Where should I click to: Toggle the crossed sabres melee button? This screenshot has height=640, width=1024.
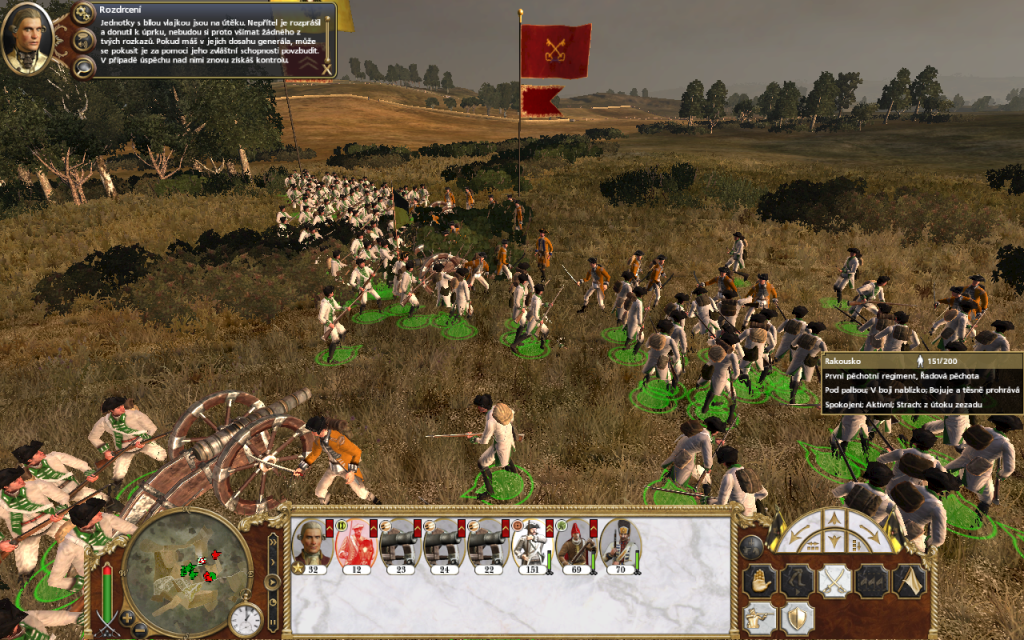pyautogui.click(x=835, y=580)
